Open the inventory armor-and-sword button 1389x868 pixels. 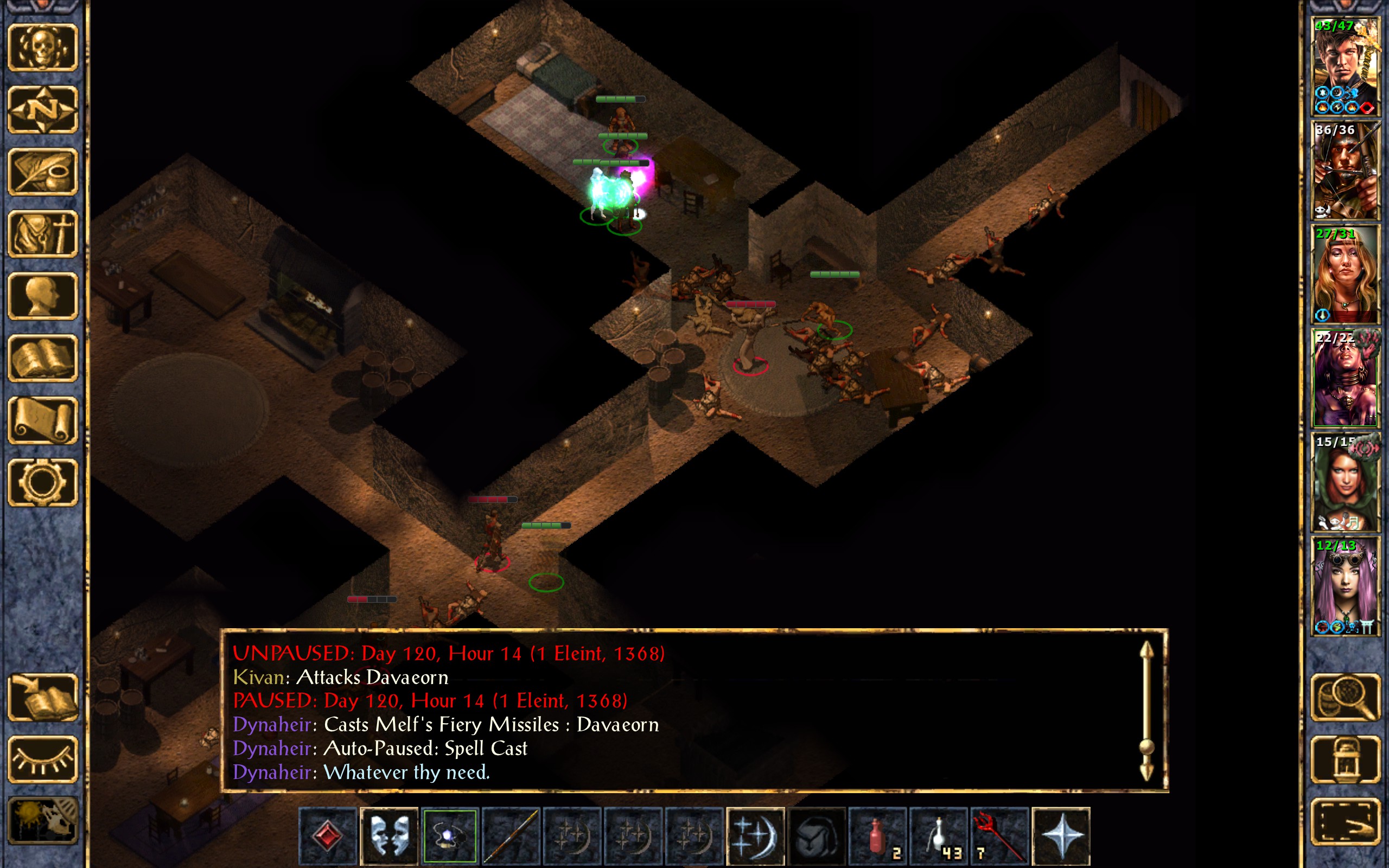(x=42, y=234)
